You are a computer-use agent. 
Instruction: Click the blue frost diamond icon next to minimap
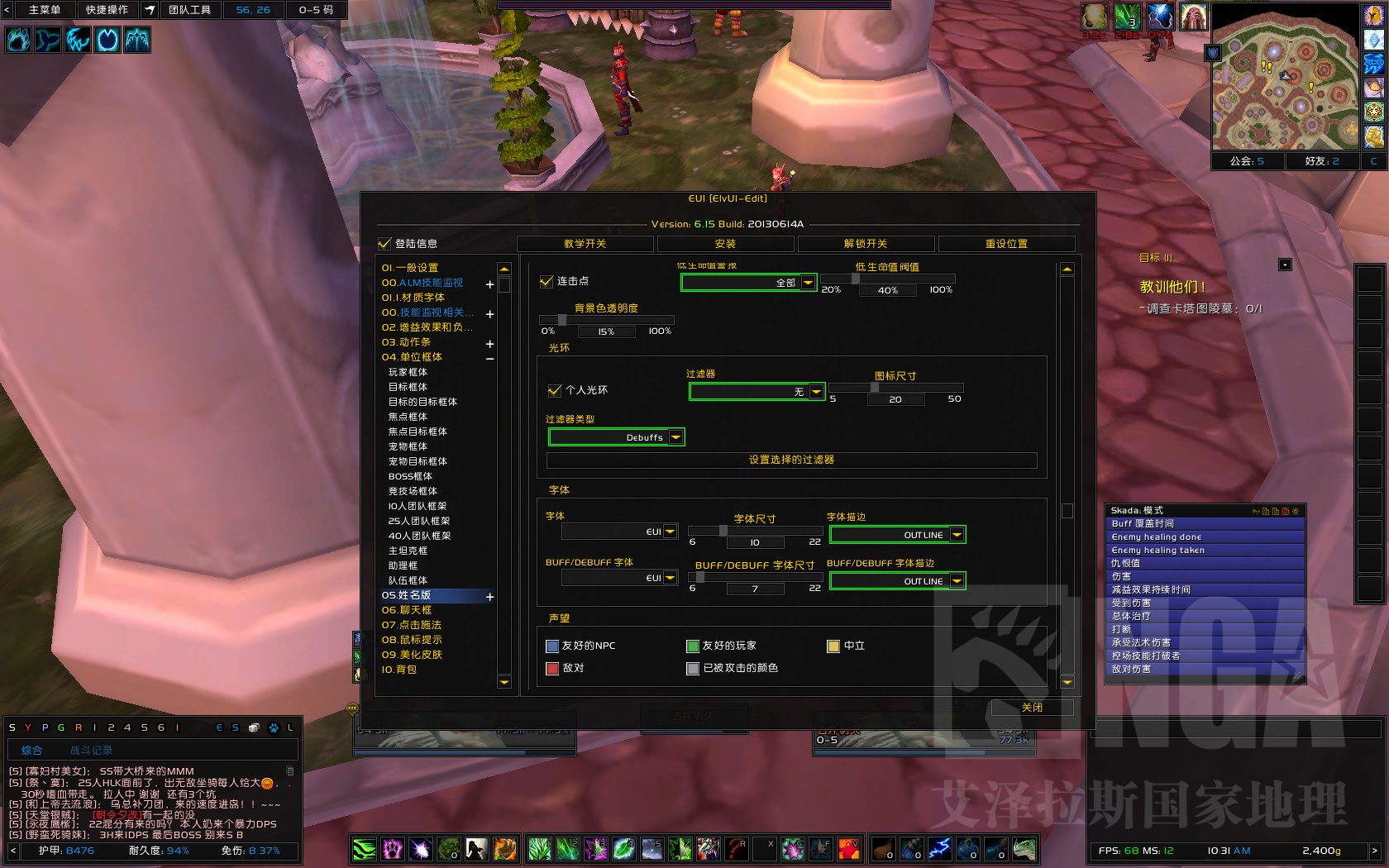tap(1373, 39)
